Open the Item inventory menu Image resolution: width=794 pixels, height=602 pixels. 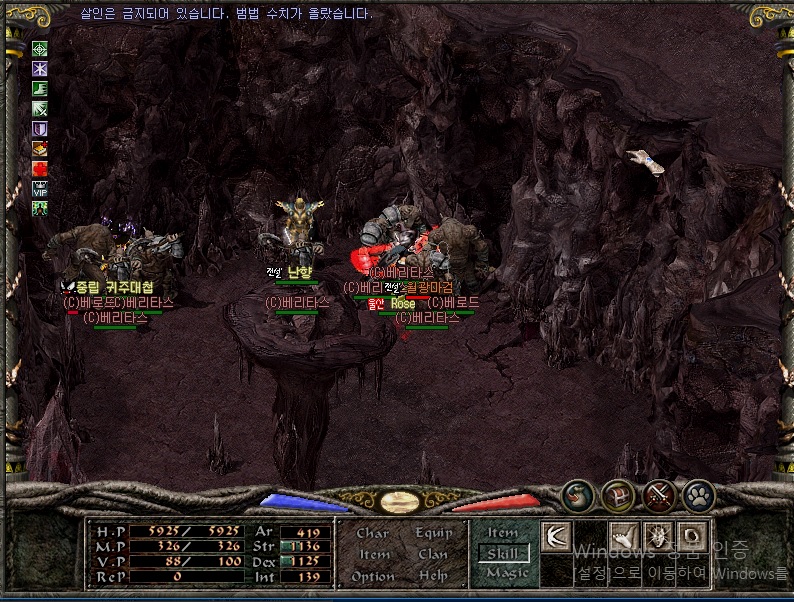pyautogui.click(x=373, y=554)
